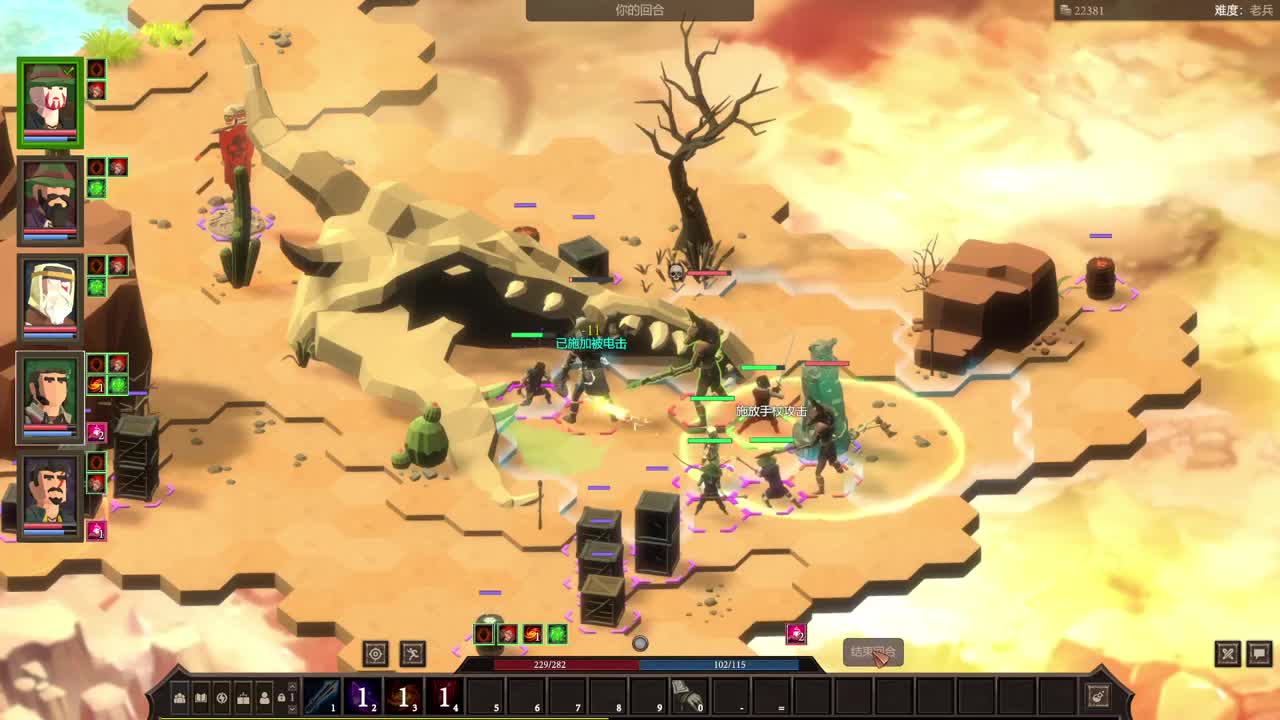
Task: Click the crossed-swords combat icon bottom right
Action: [1229, 653]
